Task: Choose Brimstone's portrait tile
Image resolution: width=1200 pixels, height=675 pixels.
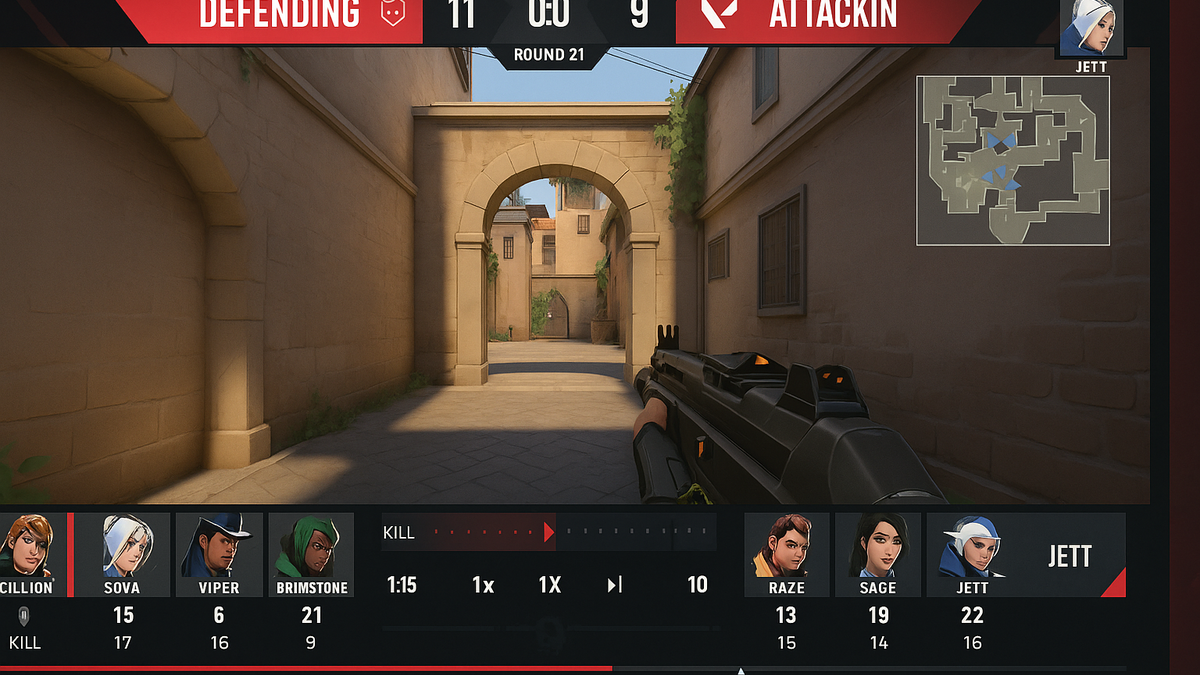Action: [x=311, y=546]
